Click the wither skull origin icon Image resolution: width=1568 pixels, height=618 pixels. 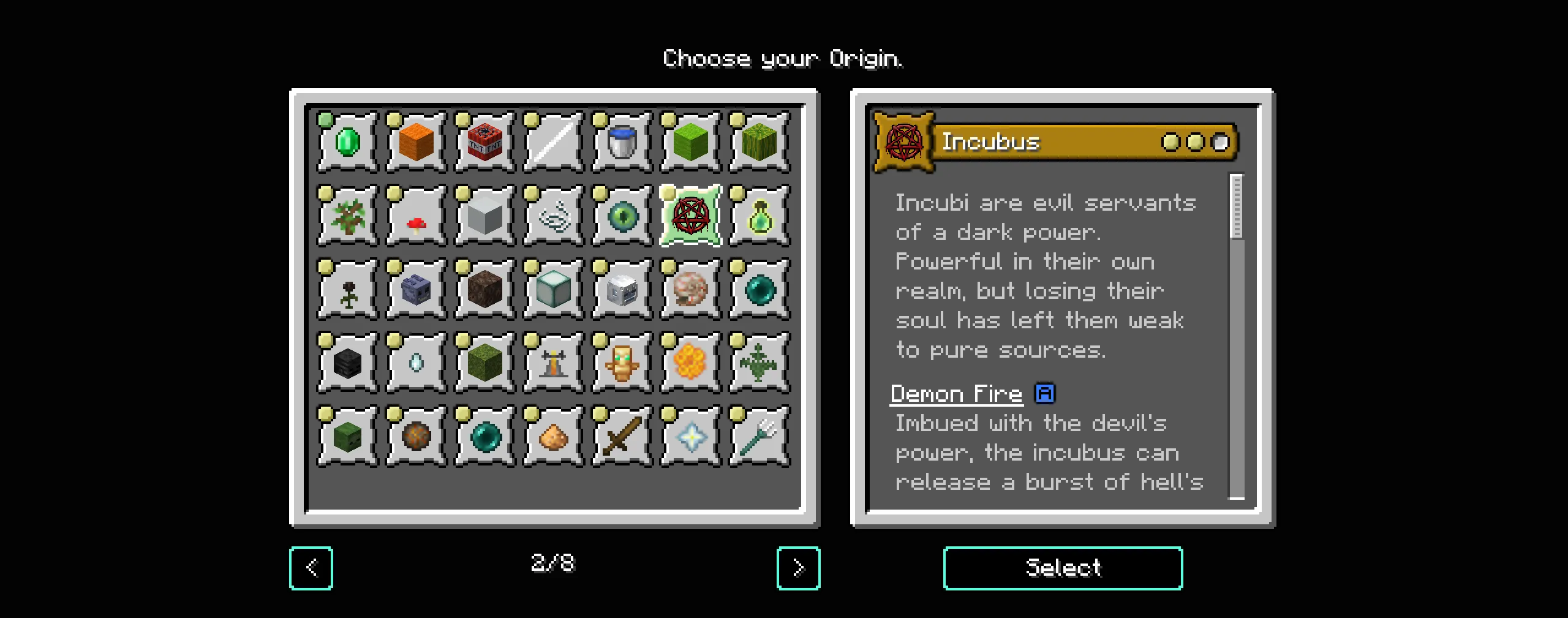(346, 361)
